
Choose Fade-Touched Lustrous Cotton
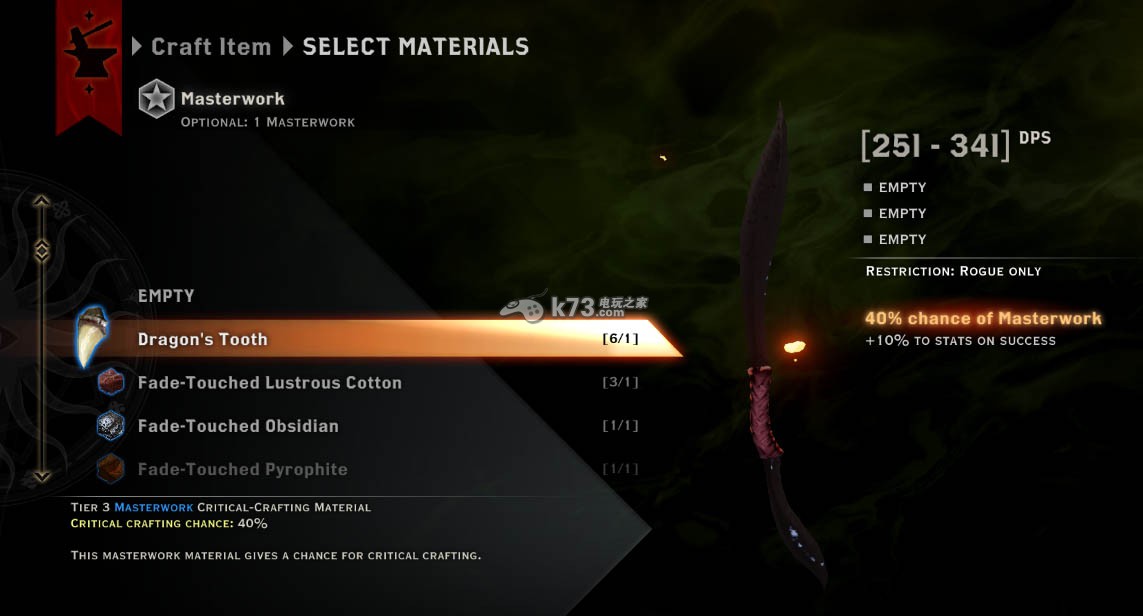(x=270, y=383)
